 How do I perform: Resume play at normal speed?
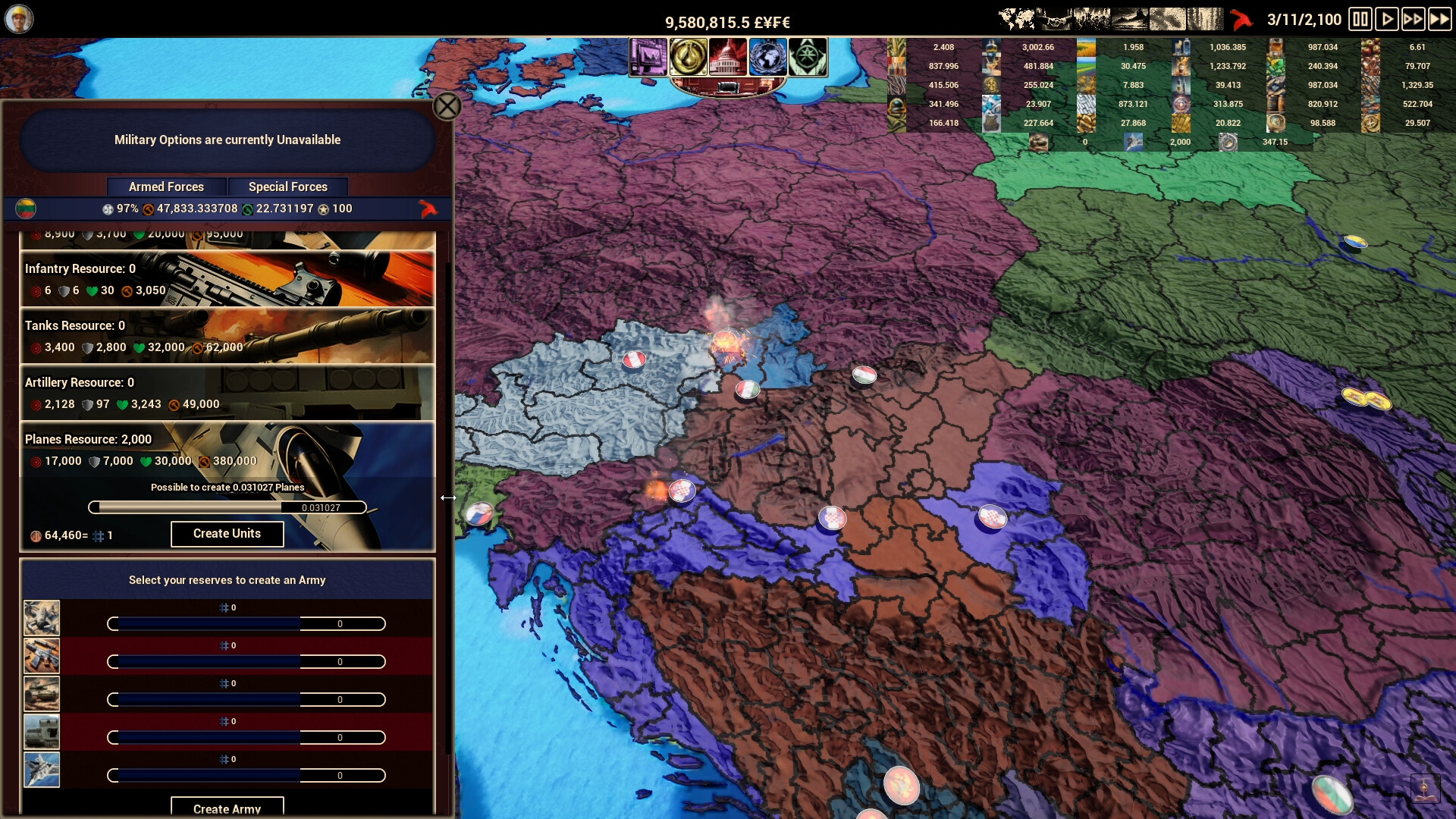(1389, 19)
